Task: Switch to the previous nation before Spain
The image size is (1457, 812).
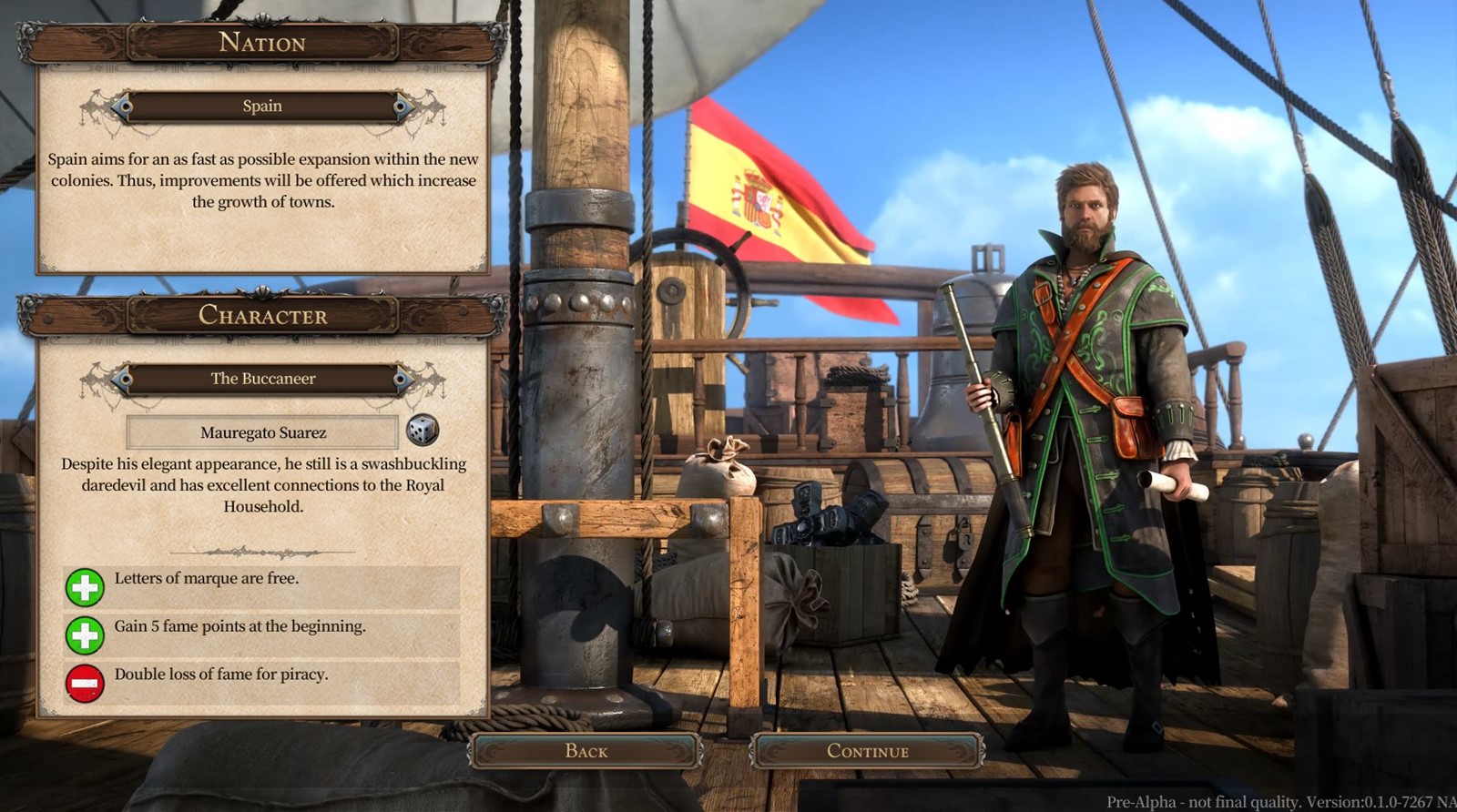Action: pyautogui.click(x=123, y=107)
